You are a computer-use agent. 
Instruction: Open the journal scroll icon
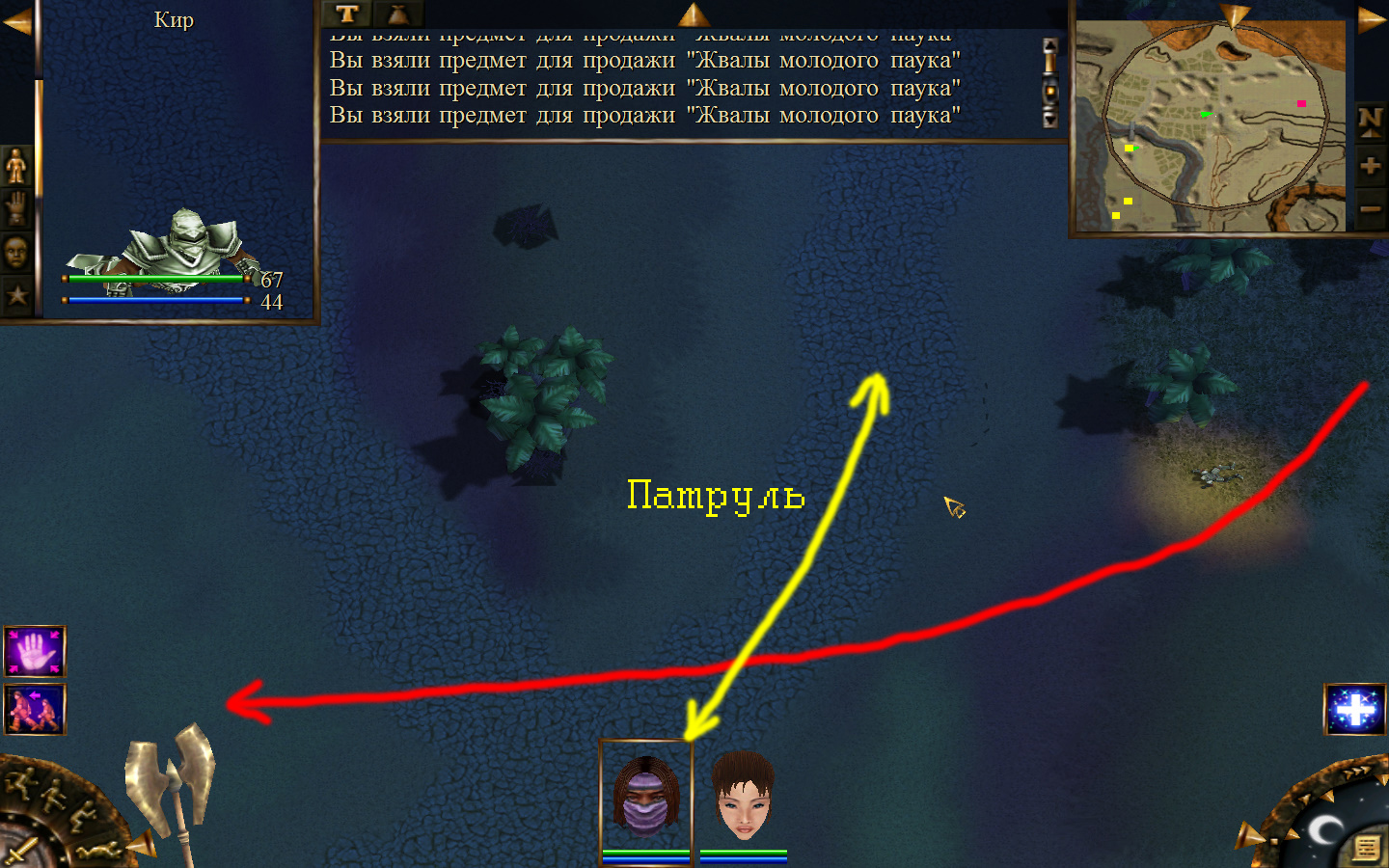pos(1366,847)
